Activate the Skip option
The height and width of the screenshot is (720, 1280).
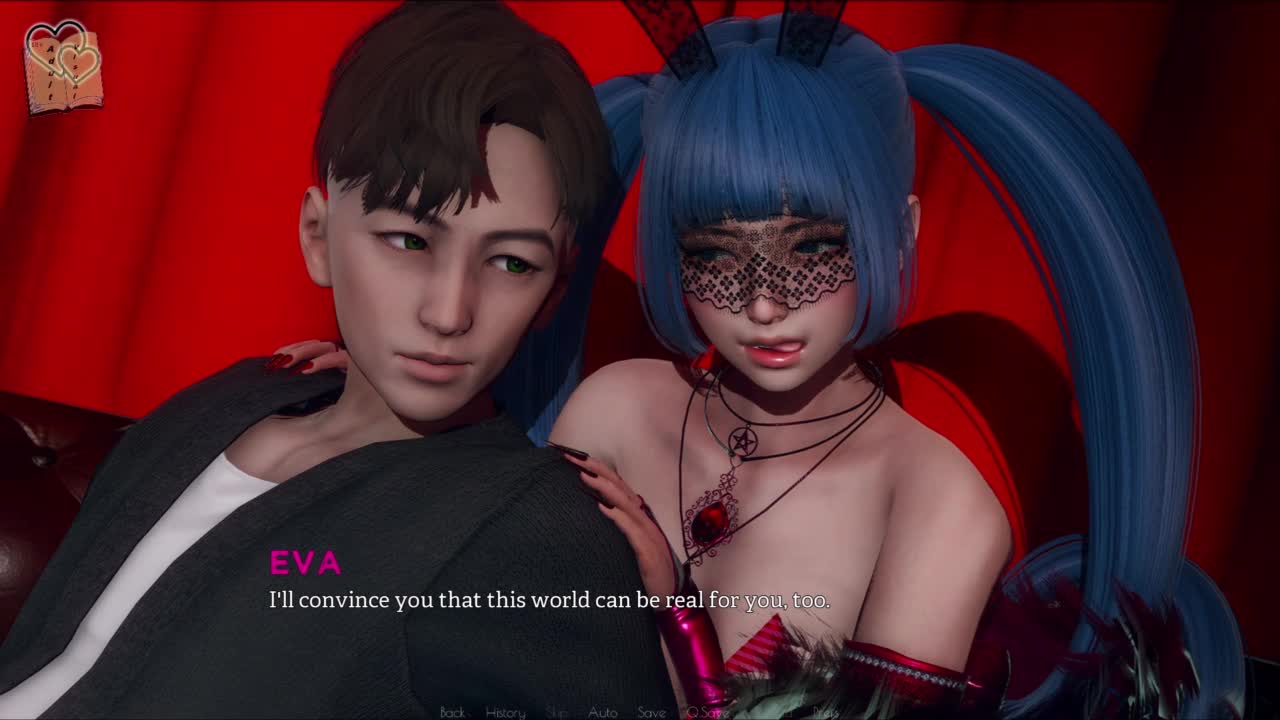point(557,712)
